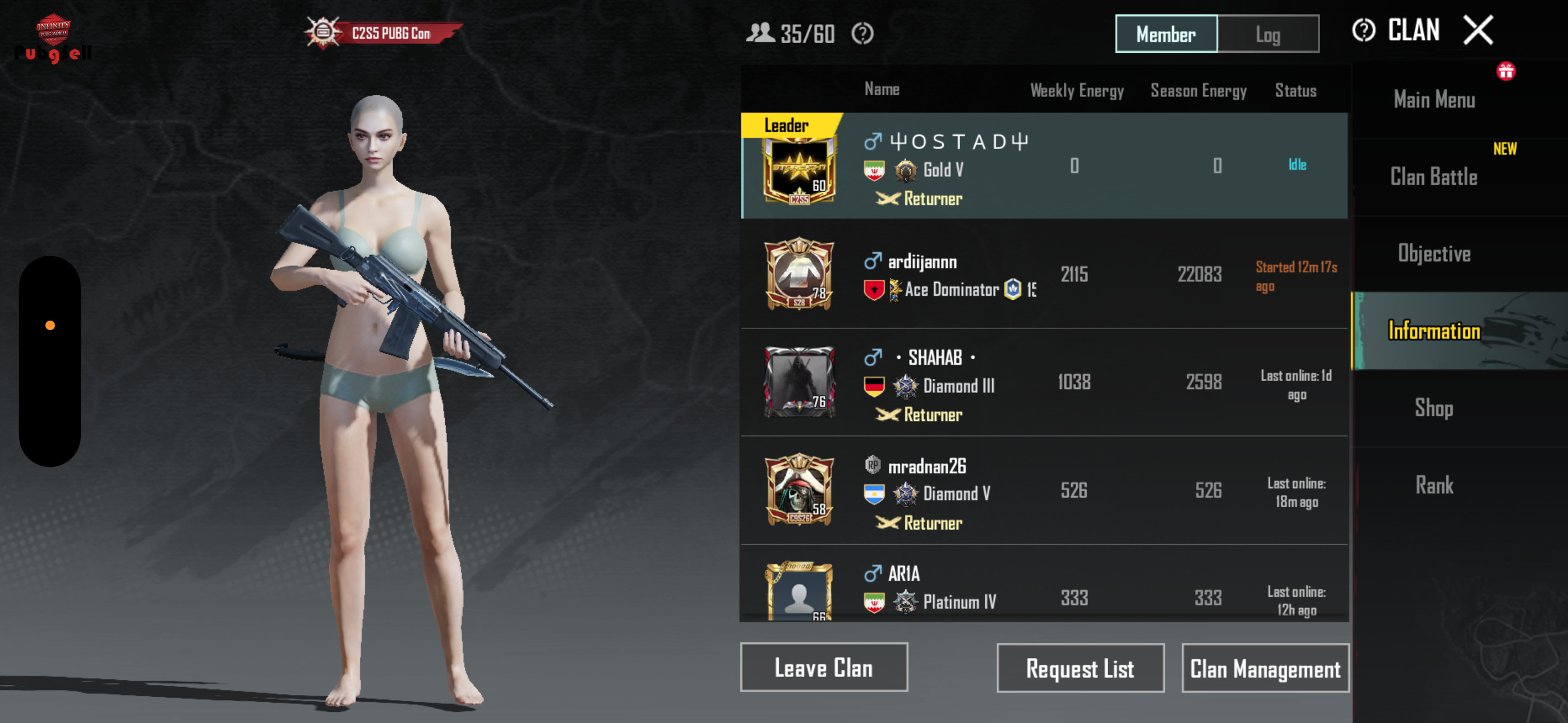Select member mradnan26's row
The width and height of the screenshot is (1568, 723).
[x=1043, y=490]
